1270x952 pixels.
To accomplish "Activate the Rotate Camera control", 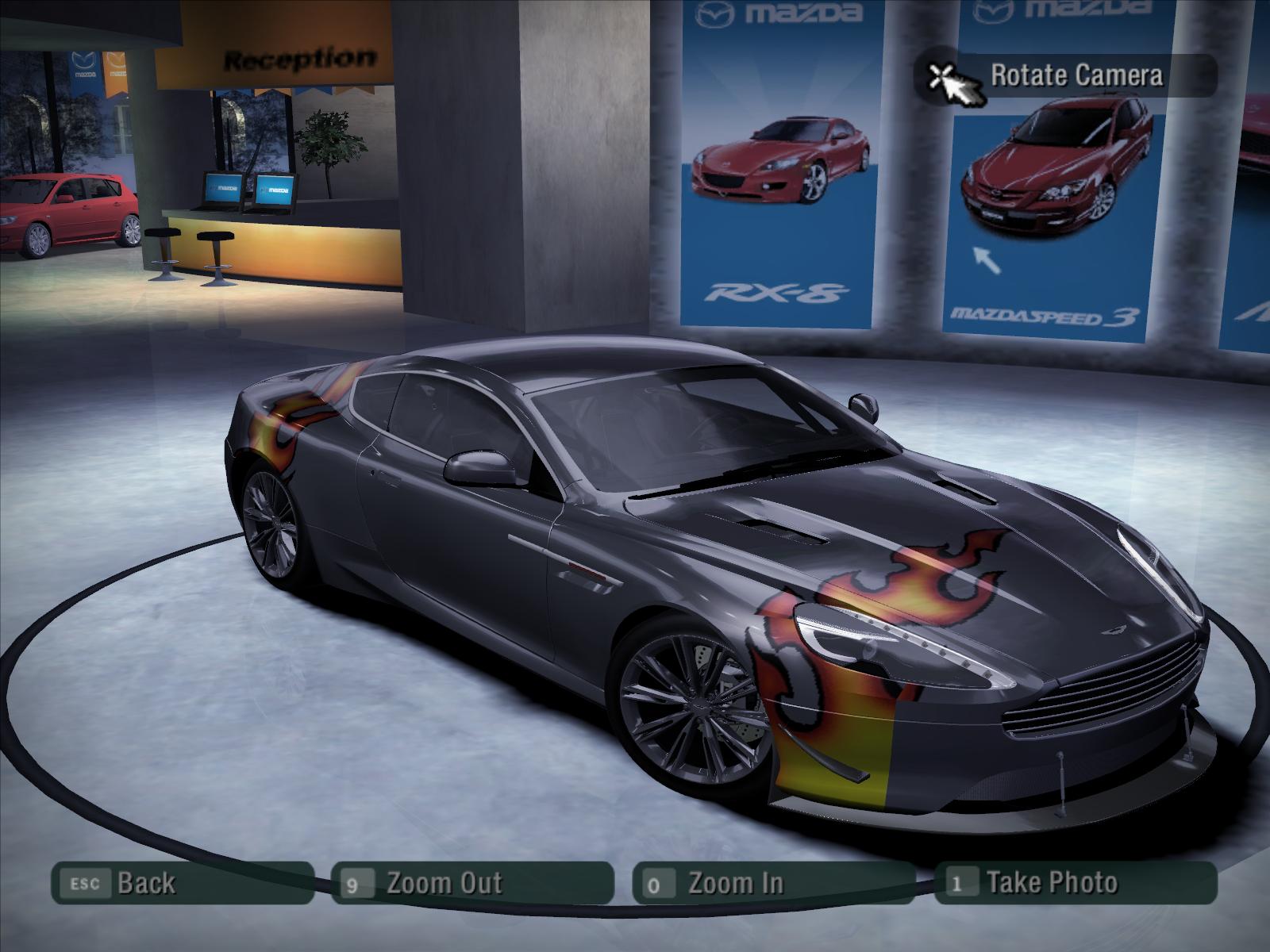I will (1068, 76).
